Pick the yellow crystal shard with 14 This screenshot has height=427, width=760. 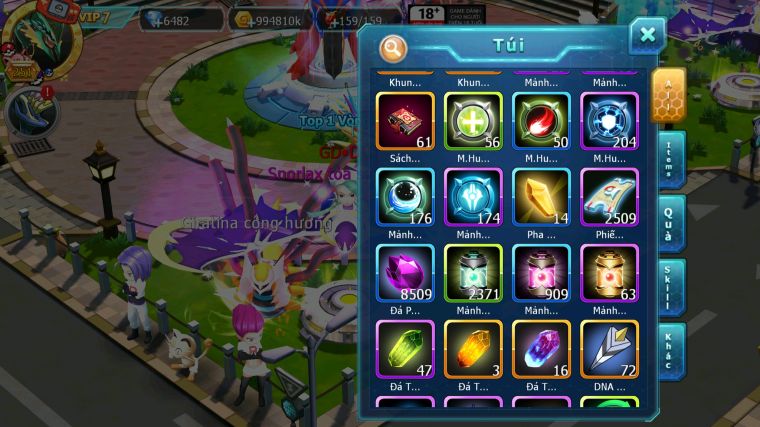(x=541, y=196)
